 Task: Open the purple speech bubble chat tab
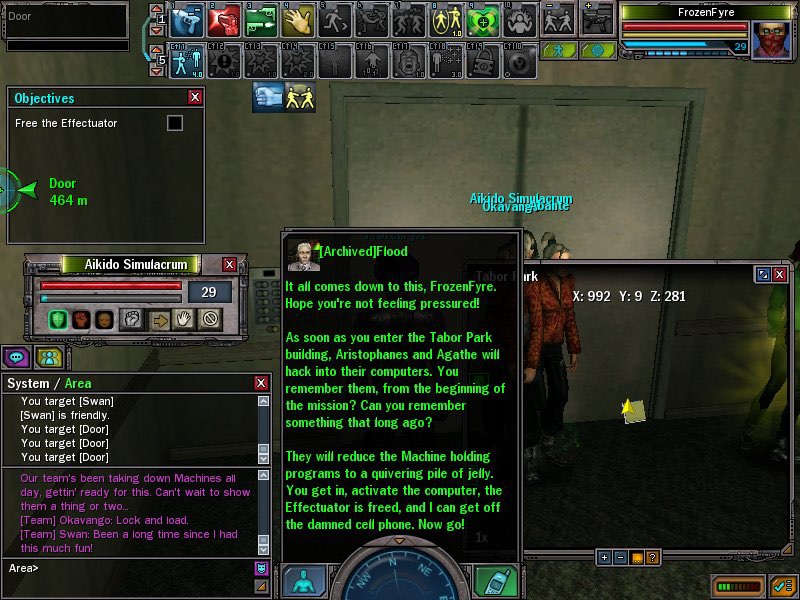click(16, 356)
